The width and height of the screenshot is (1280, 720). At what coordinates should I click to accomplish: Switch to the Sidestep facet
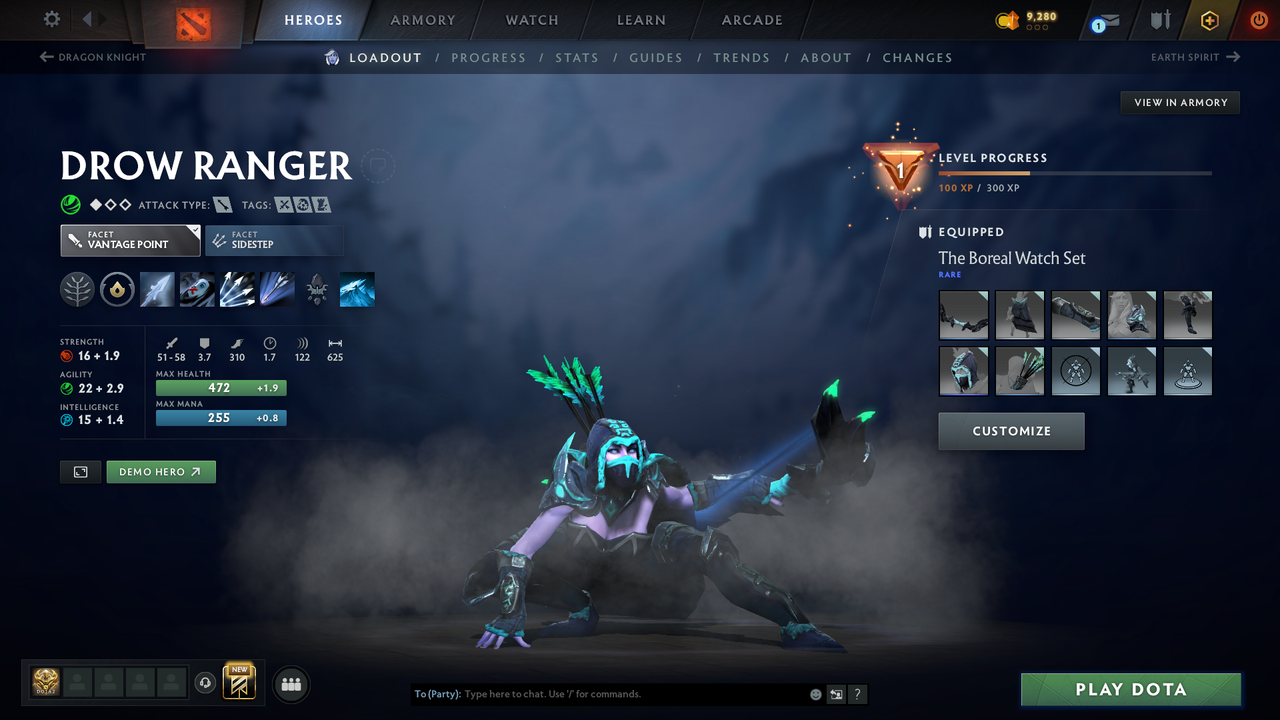click(x=274, y=240)
